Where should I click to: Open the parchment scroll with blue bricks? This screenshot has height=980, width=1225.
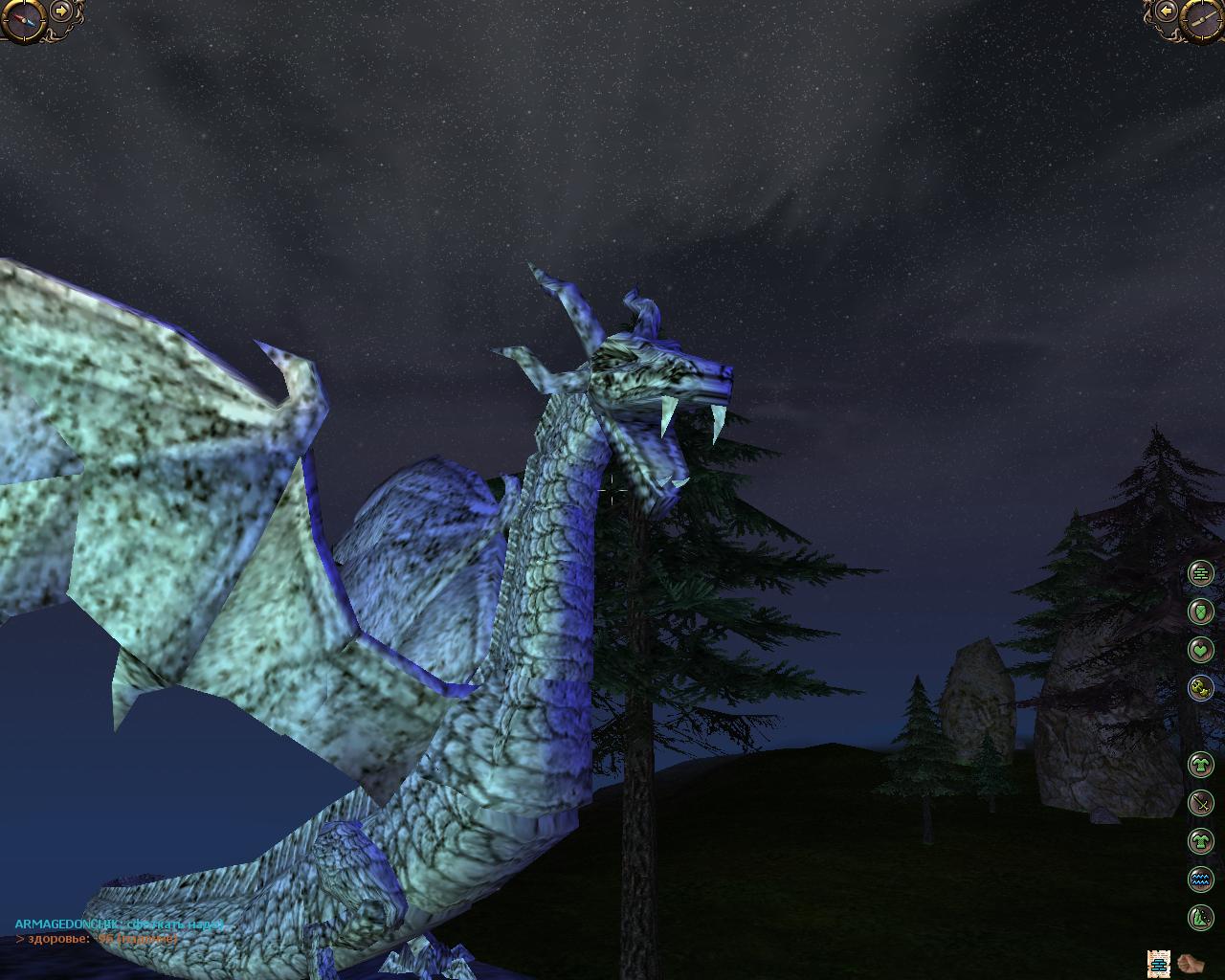1159,963
